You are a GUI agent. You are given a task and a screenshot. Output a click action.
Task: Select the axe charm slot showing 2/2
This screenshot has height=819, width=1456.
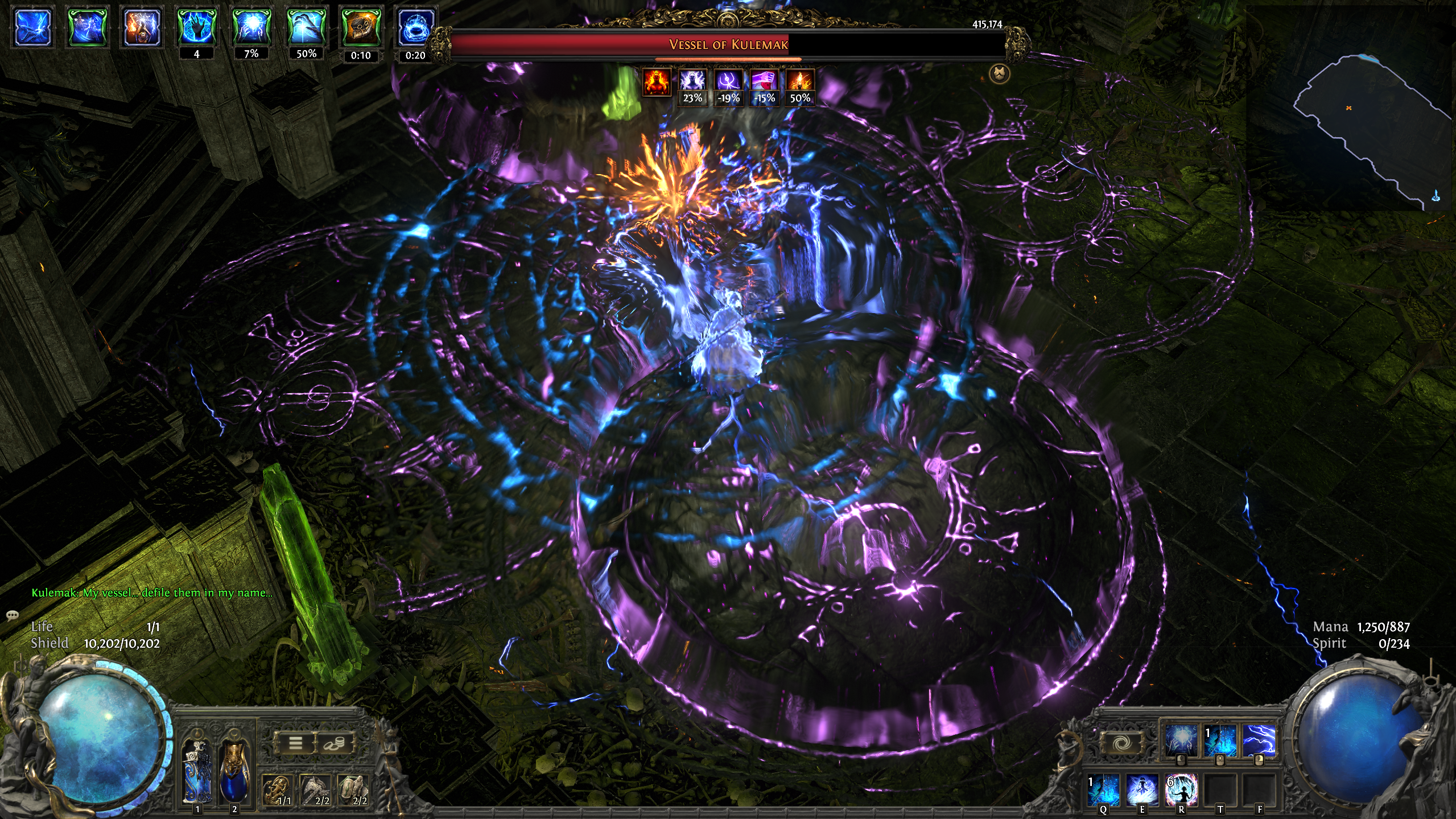pos(316,791)
